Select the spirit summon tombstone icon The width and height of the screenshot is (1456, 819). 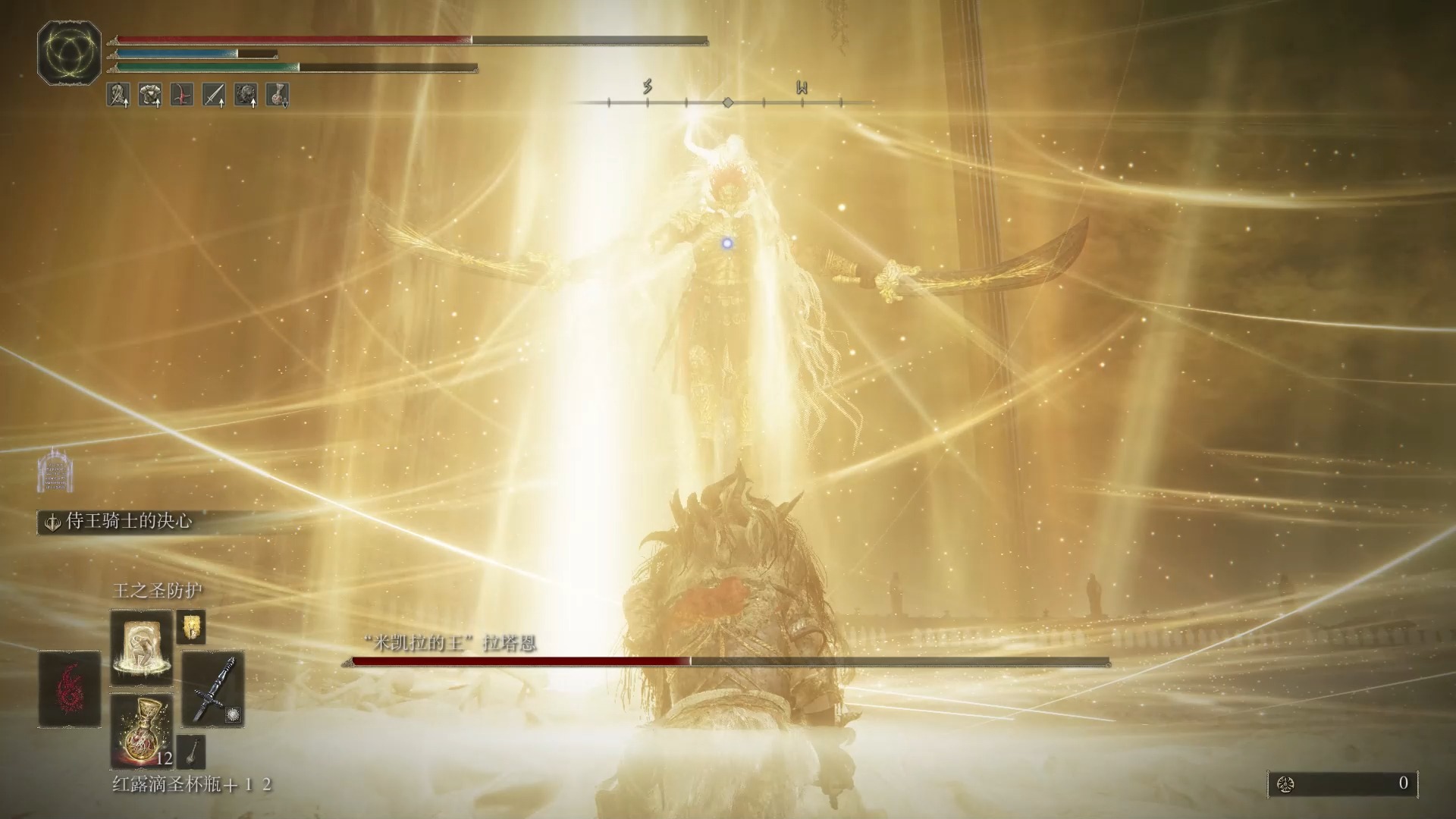[55, 471]
